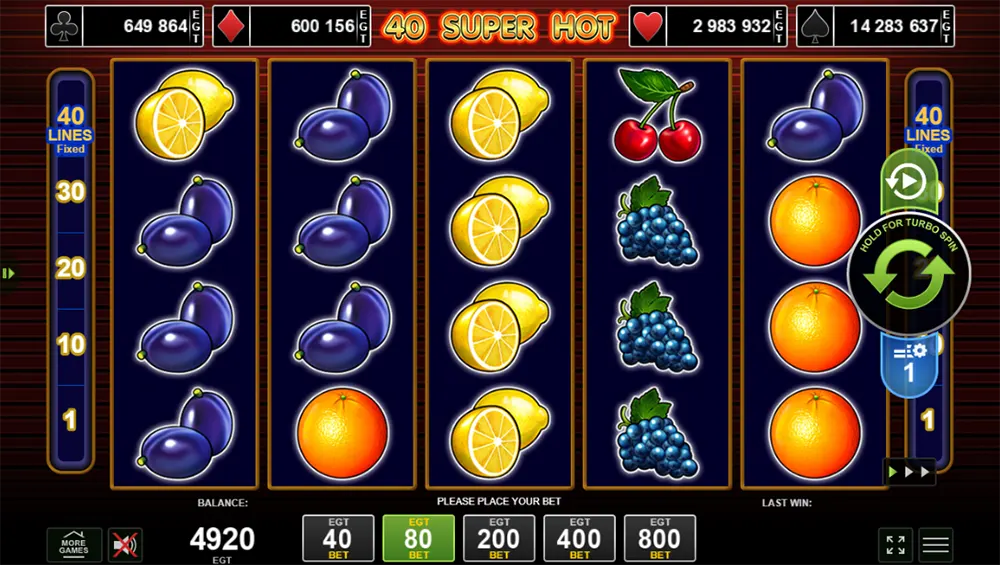Expand the left edge side panel arrow
This screenshot has width=1000, height=565.
coord(8,273)
